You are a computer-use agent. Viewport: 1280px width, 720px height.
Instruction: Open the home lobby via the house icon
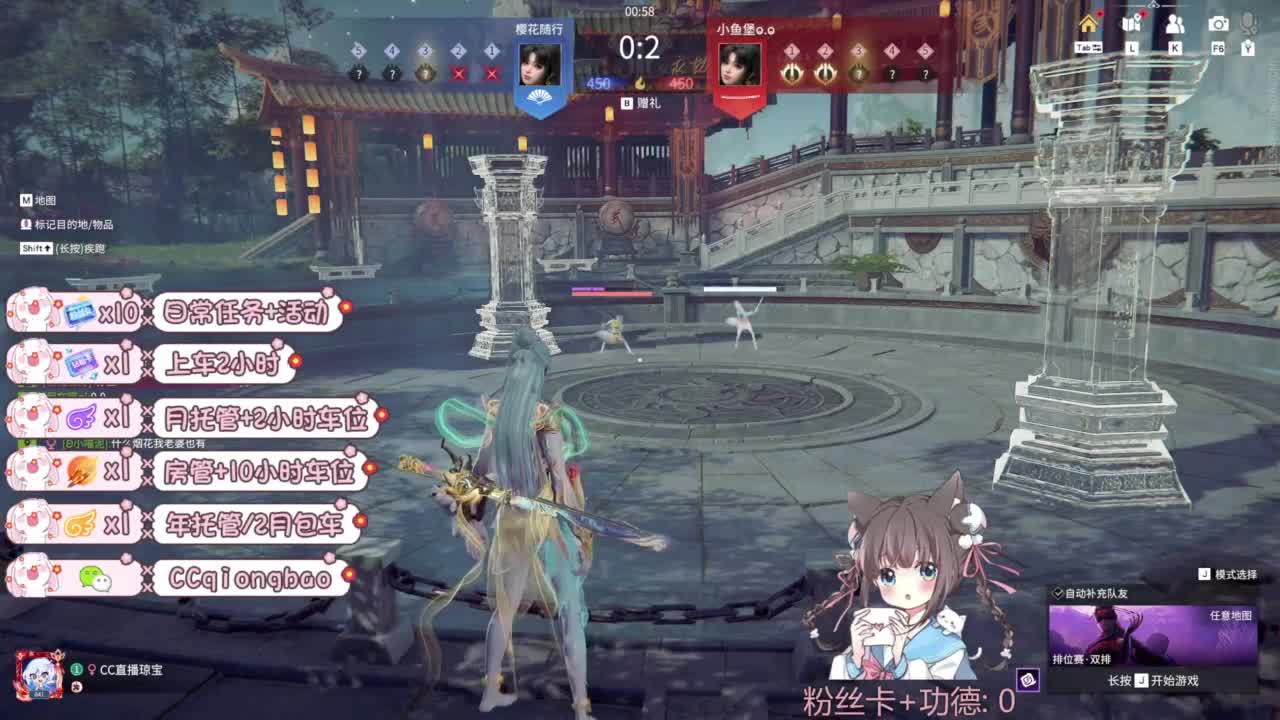point(1089,24)
